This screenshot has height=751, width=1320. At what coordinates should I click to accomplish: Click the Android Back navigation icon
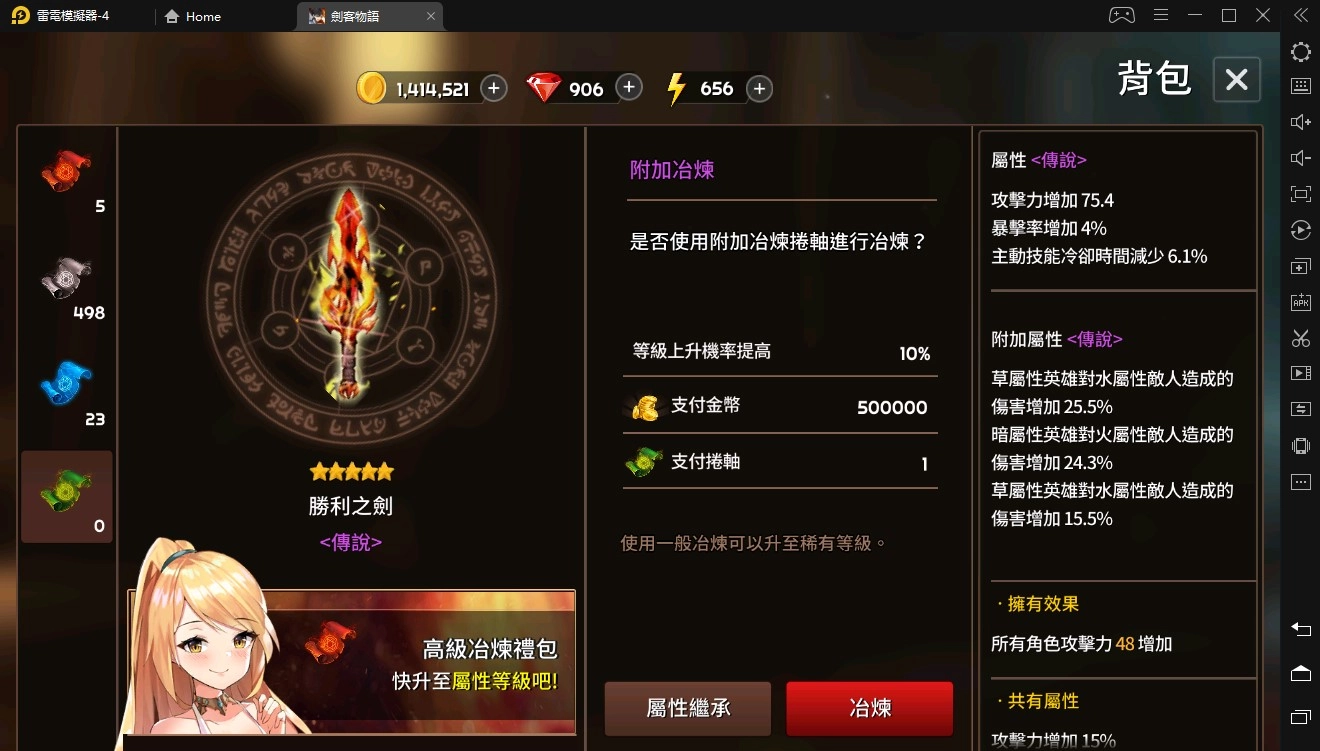pos(1300,630)
